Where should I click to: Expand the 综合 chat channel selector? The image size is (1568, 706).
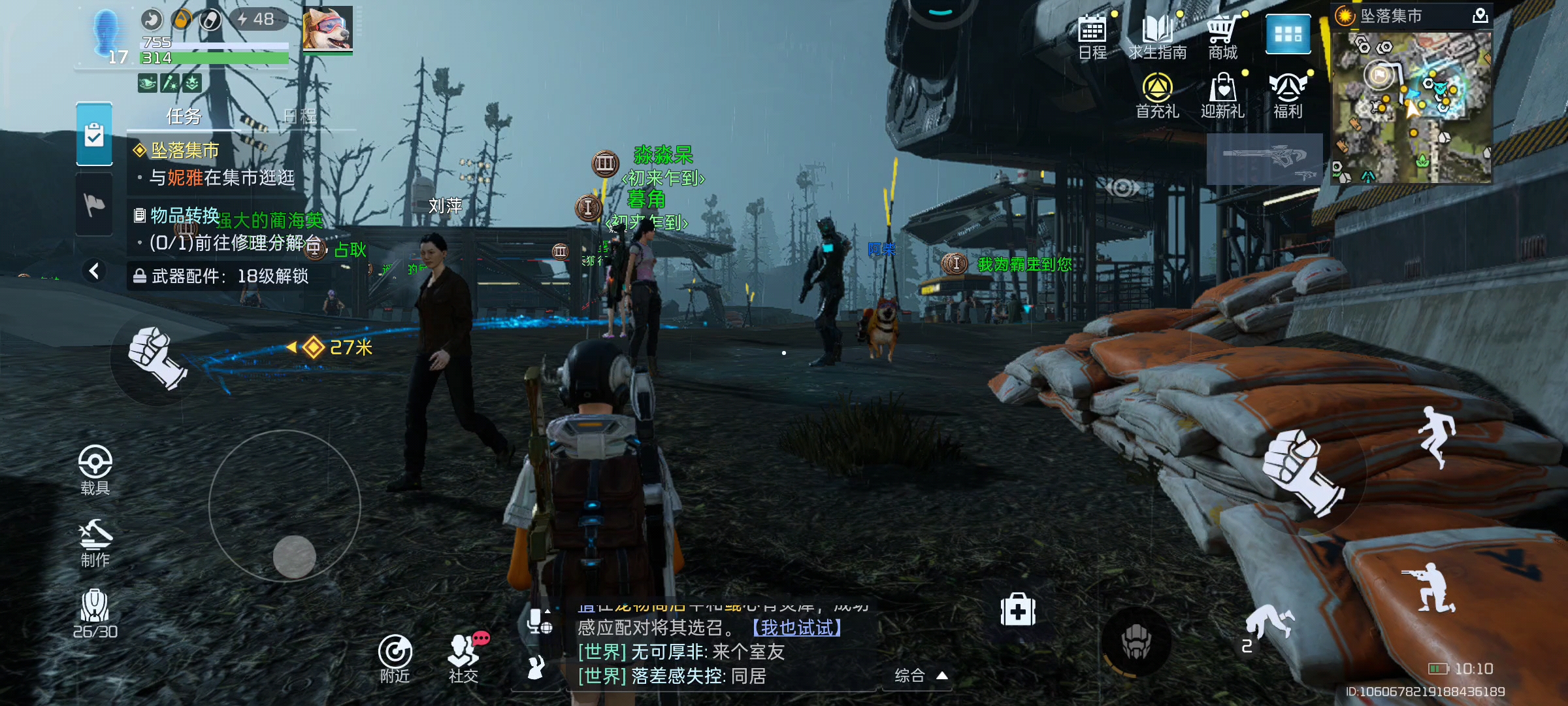click(x=921, y=676)
